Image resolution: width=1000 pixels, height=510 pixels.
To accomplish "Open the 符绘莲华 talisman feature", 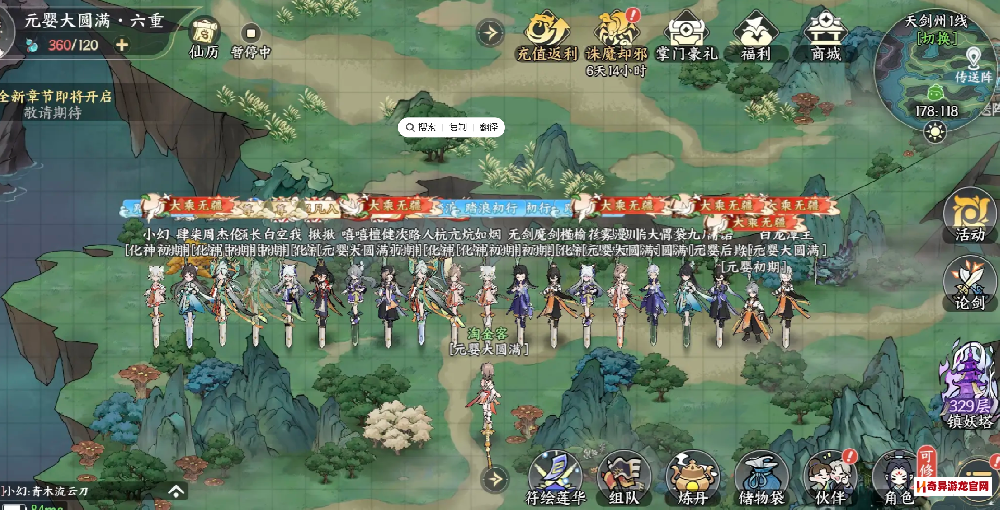I will click(x=553, y=477).
